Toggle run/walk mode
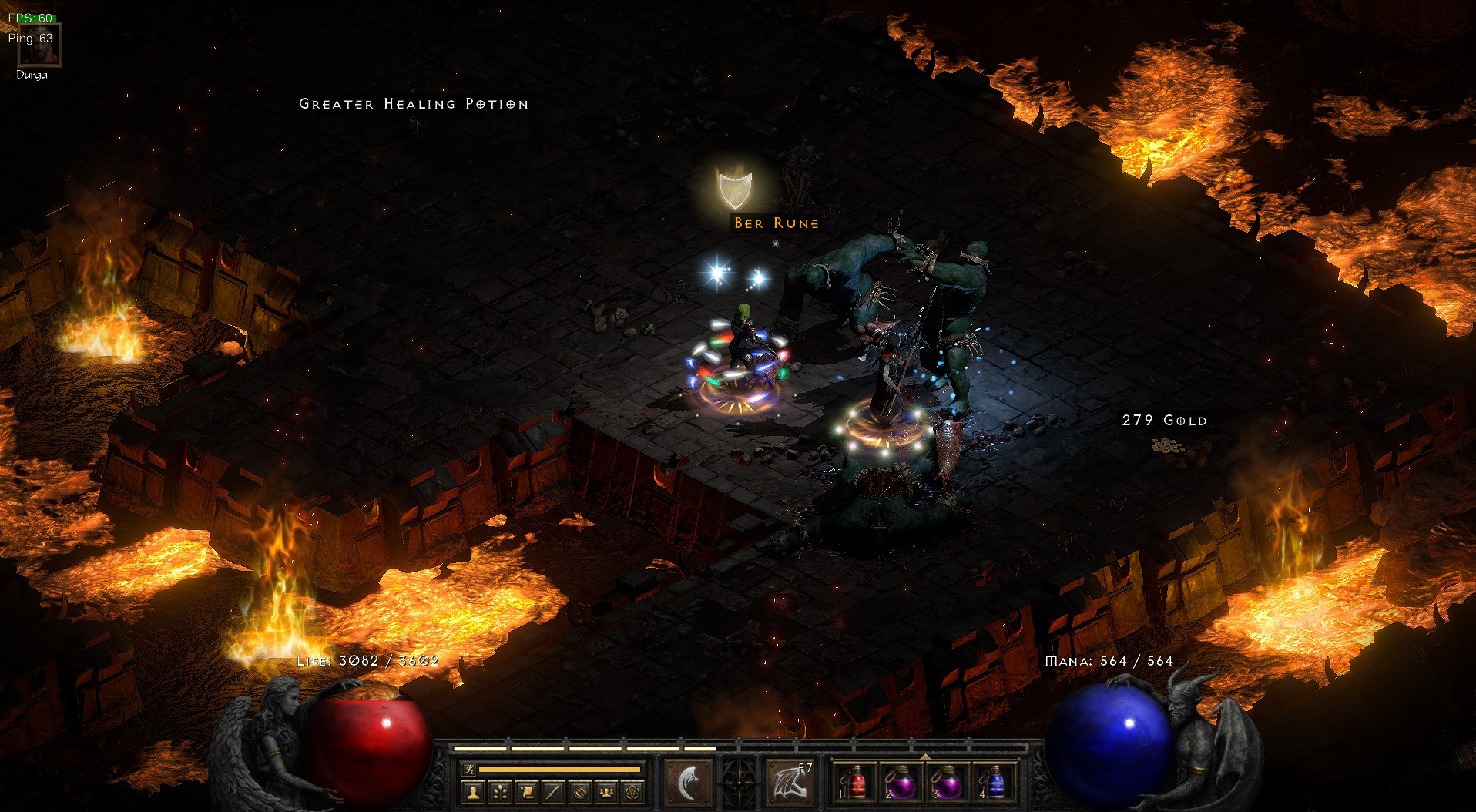Viewport: 1476px width, 812px height. pos(469,769)
